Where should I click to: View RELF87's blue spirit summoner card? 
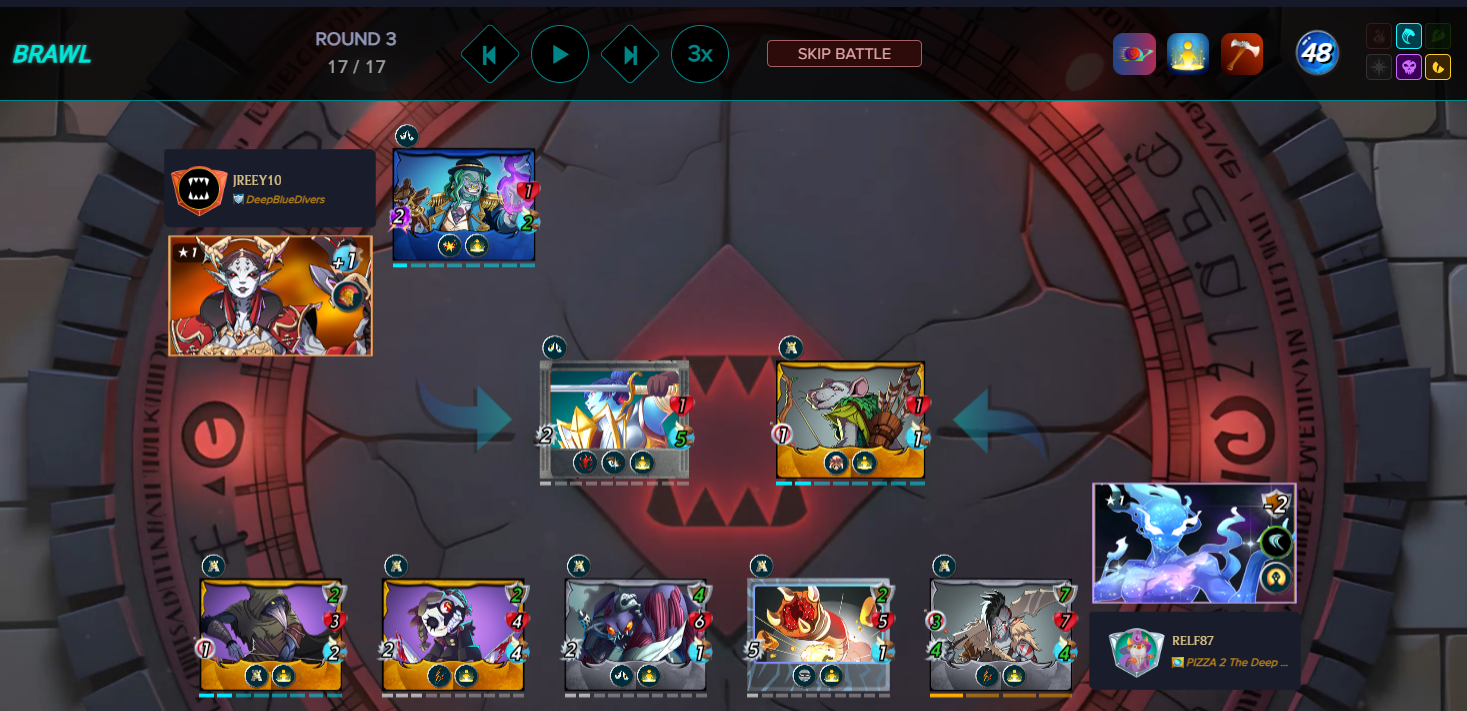1194,543
